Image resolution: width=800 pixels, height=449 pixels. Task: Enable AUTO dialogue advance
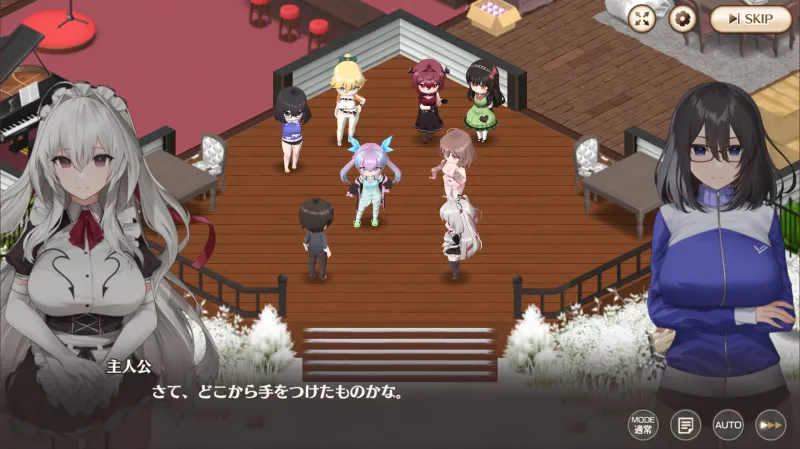[x=728, y=425]
